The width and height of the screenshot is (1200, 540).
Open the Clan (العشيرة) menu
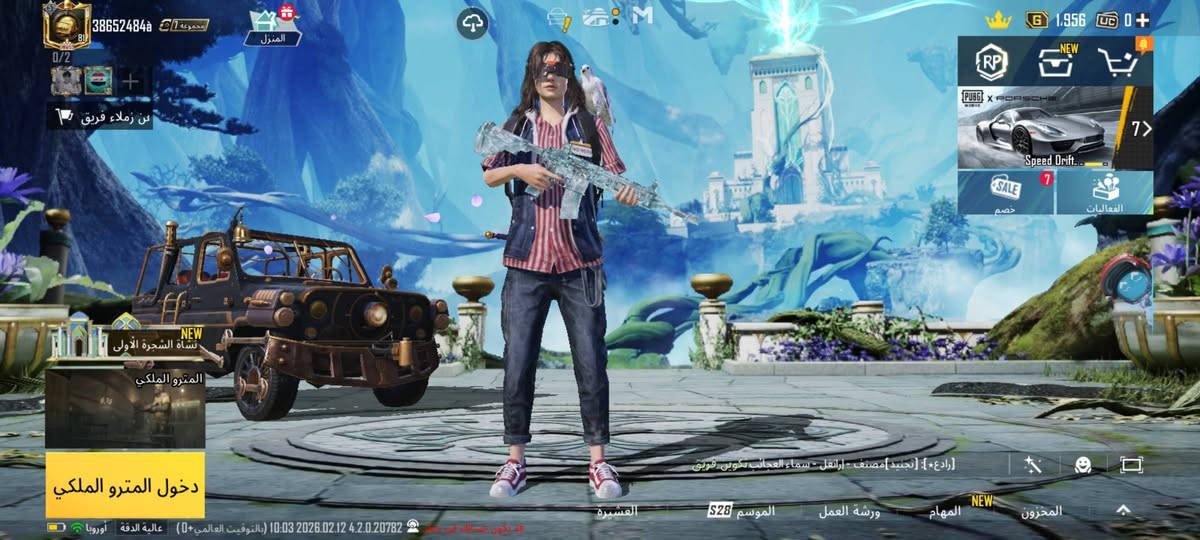[616, 511]
